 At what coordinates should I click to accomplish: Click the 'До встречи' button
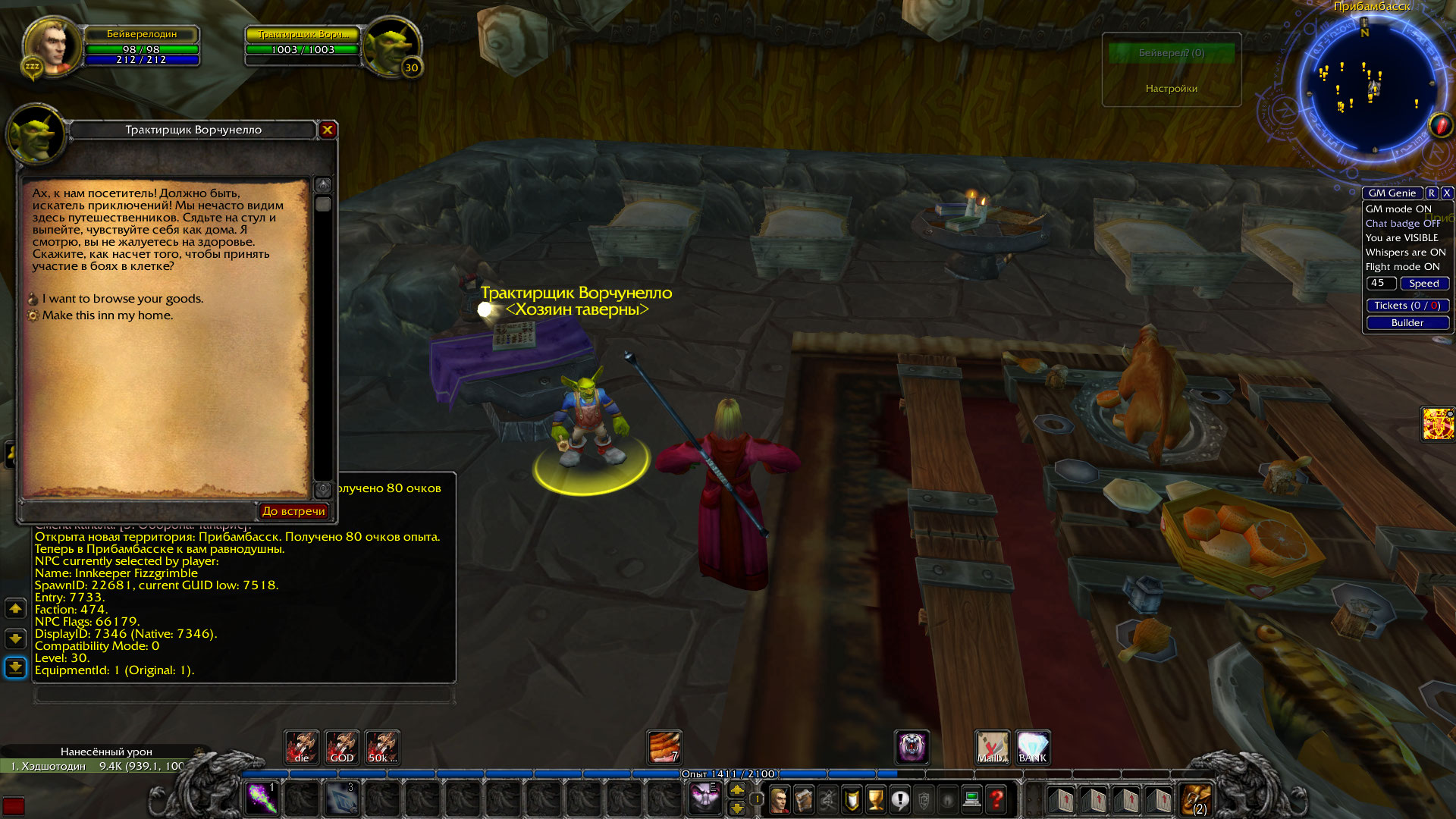tap(295, 510)
